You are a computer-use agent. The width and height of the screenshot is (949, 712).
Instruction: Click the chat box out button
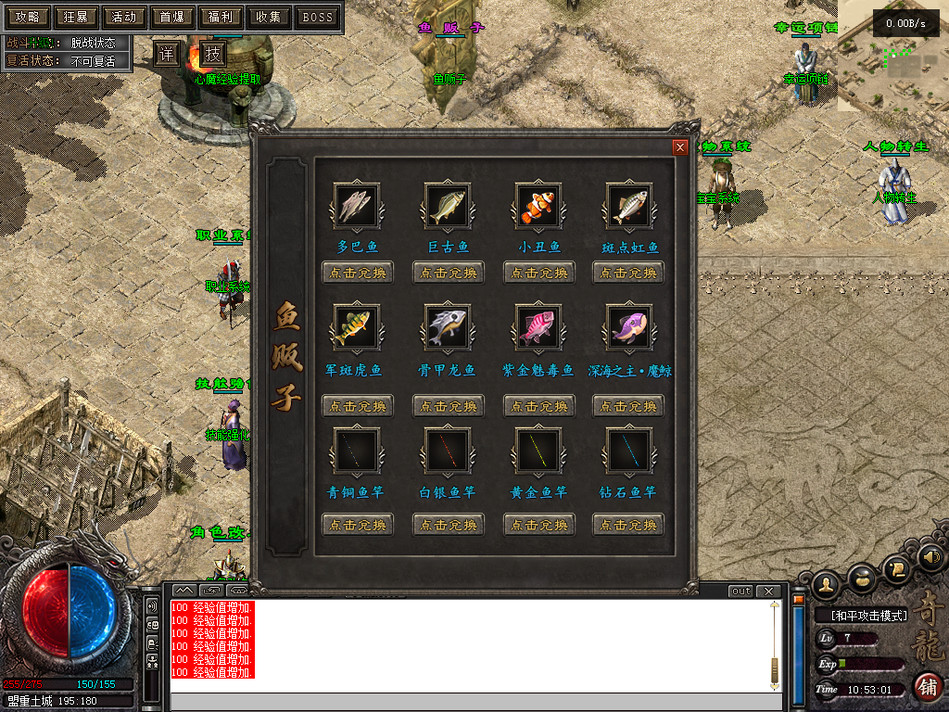click(740, 591)
